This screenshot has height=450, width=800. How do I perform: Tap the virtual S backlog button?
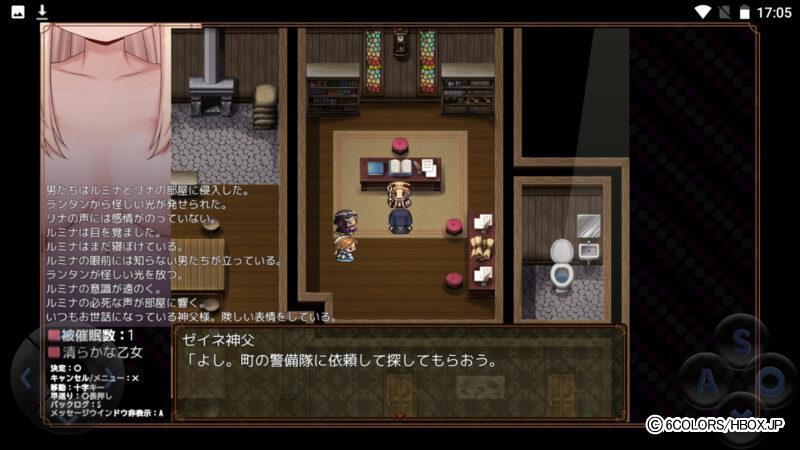tap(740, 341)
